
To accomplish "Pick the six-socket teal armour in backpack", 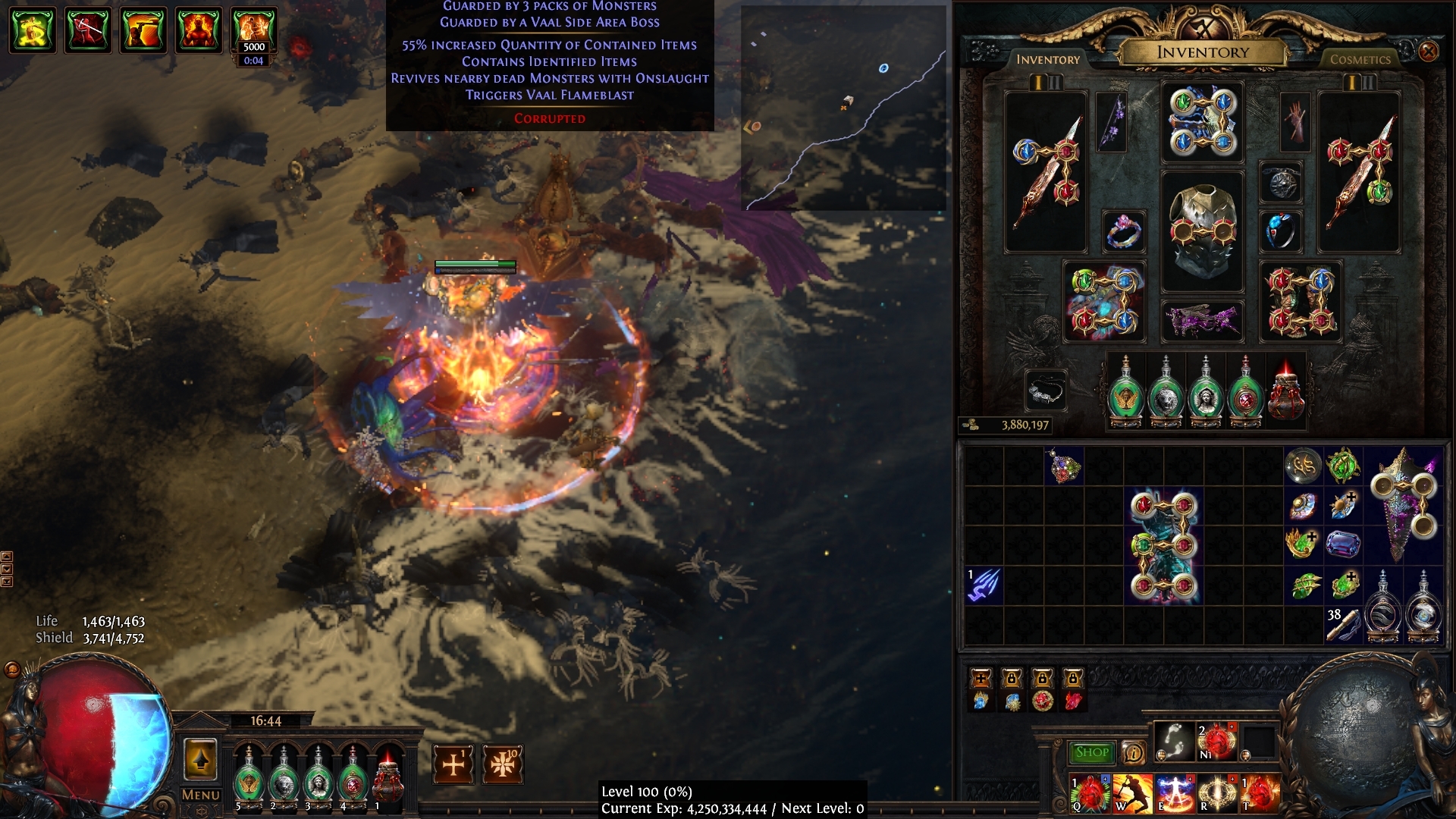I will [1163, 545].
